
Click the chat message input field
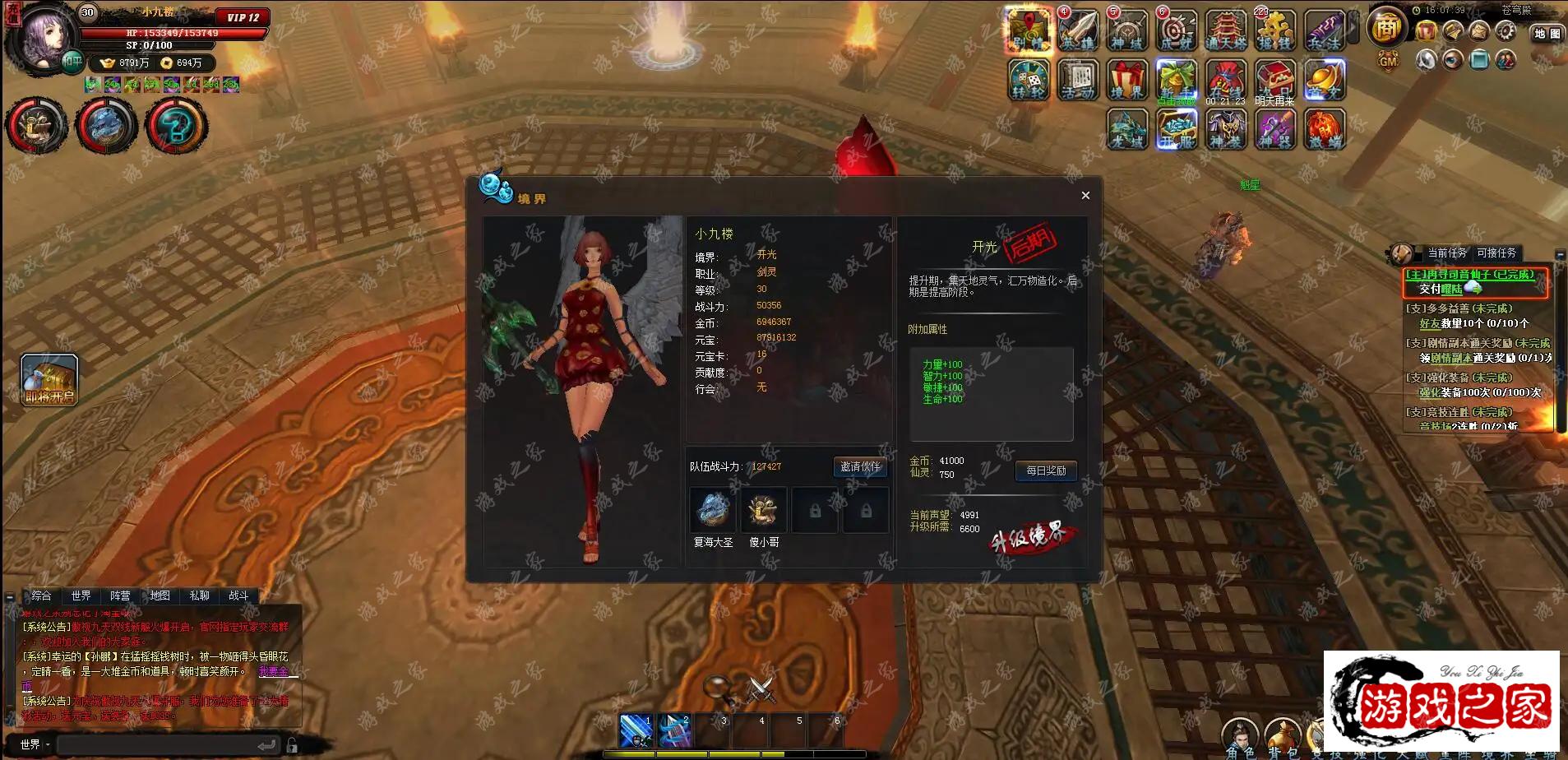156,745
